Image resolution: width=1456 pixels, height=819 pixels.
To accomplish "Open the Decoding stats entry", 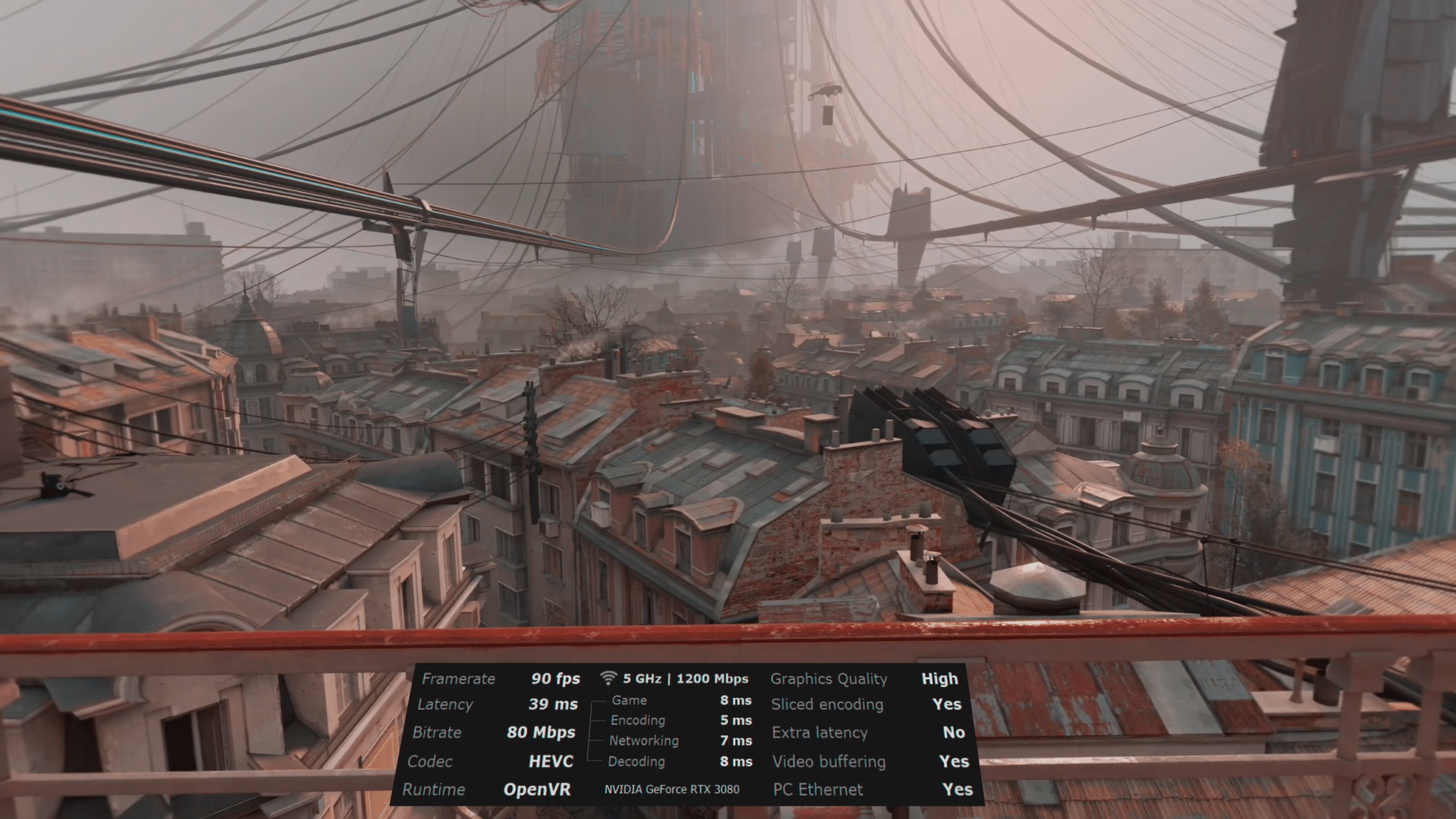I will click(636, 761).
